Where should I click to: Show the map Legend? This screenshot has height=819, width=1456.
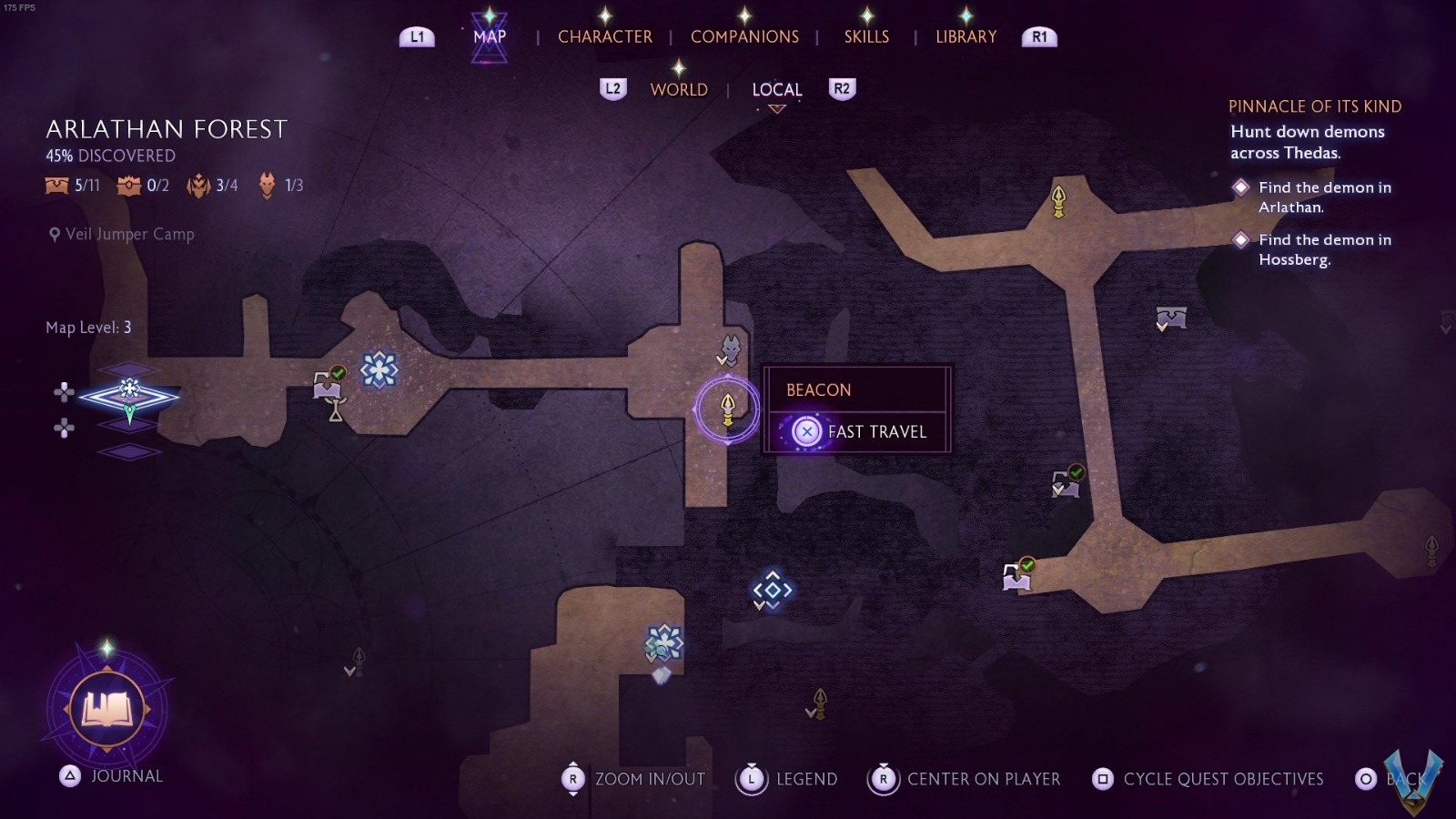787,779
